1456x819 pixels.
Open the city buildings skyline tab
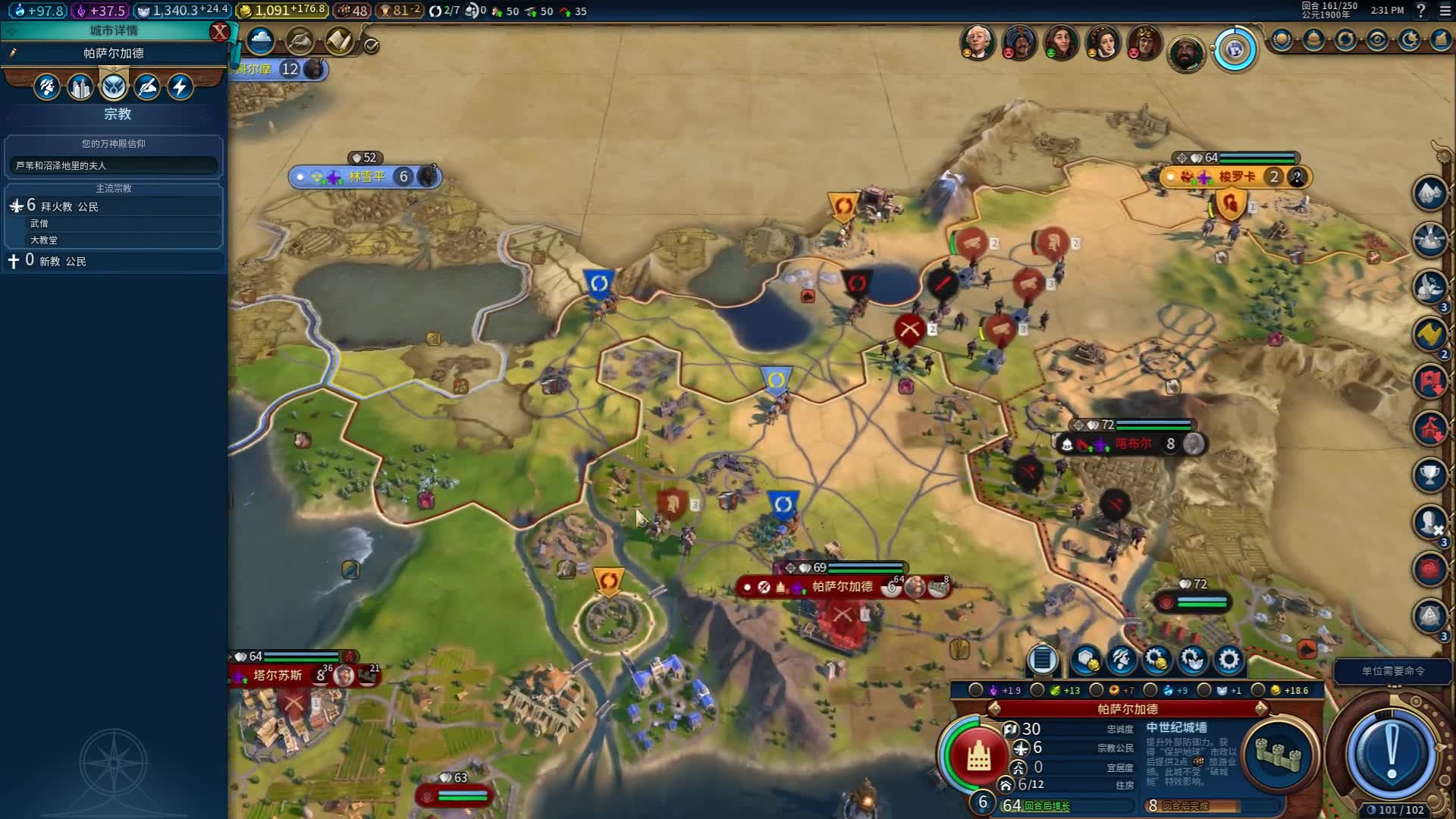(80, 87)
